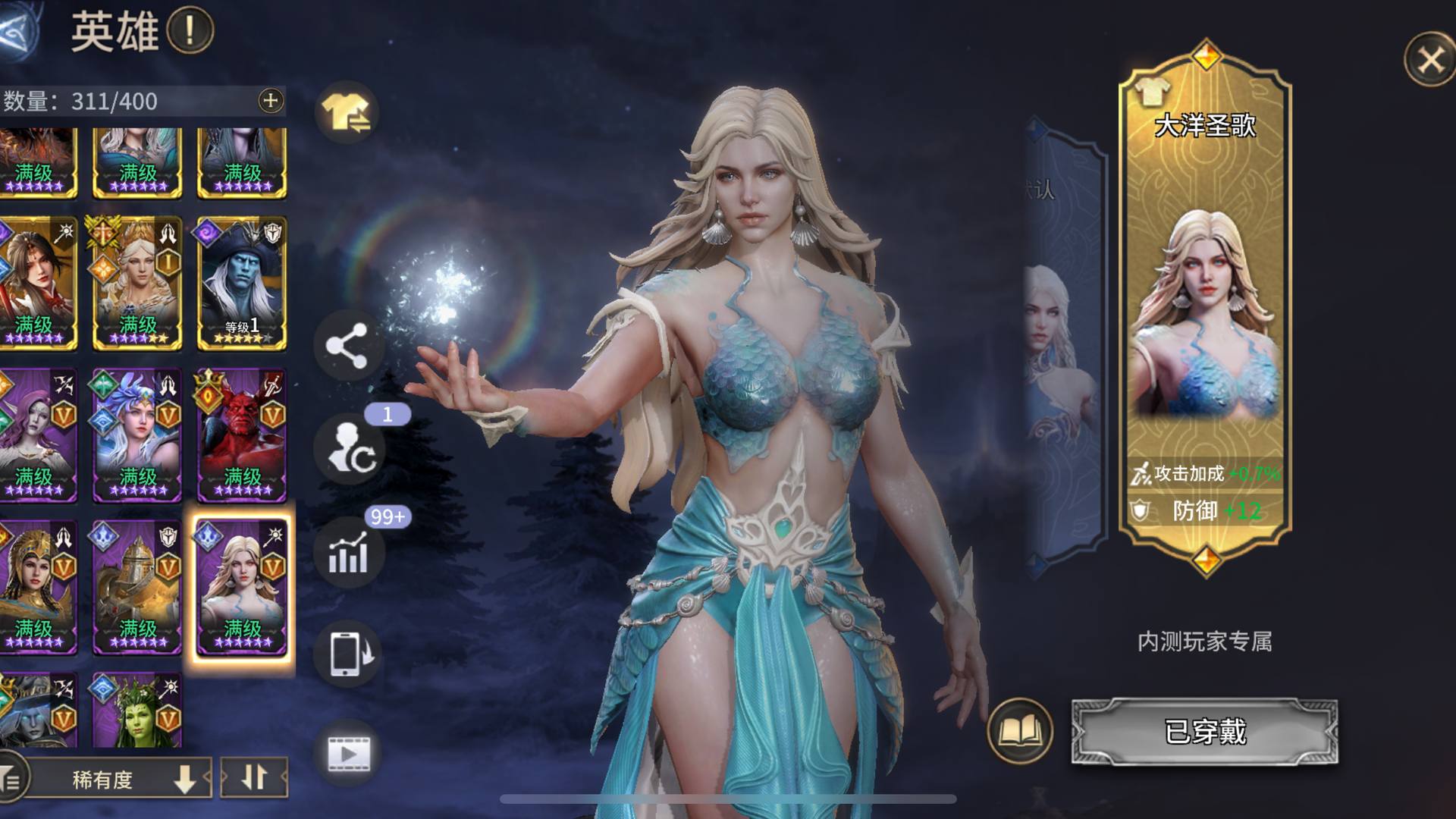Tap the phone rotate icon
The height and width of the screenshot is (819, 1456).
click(349, 652)
